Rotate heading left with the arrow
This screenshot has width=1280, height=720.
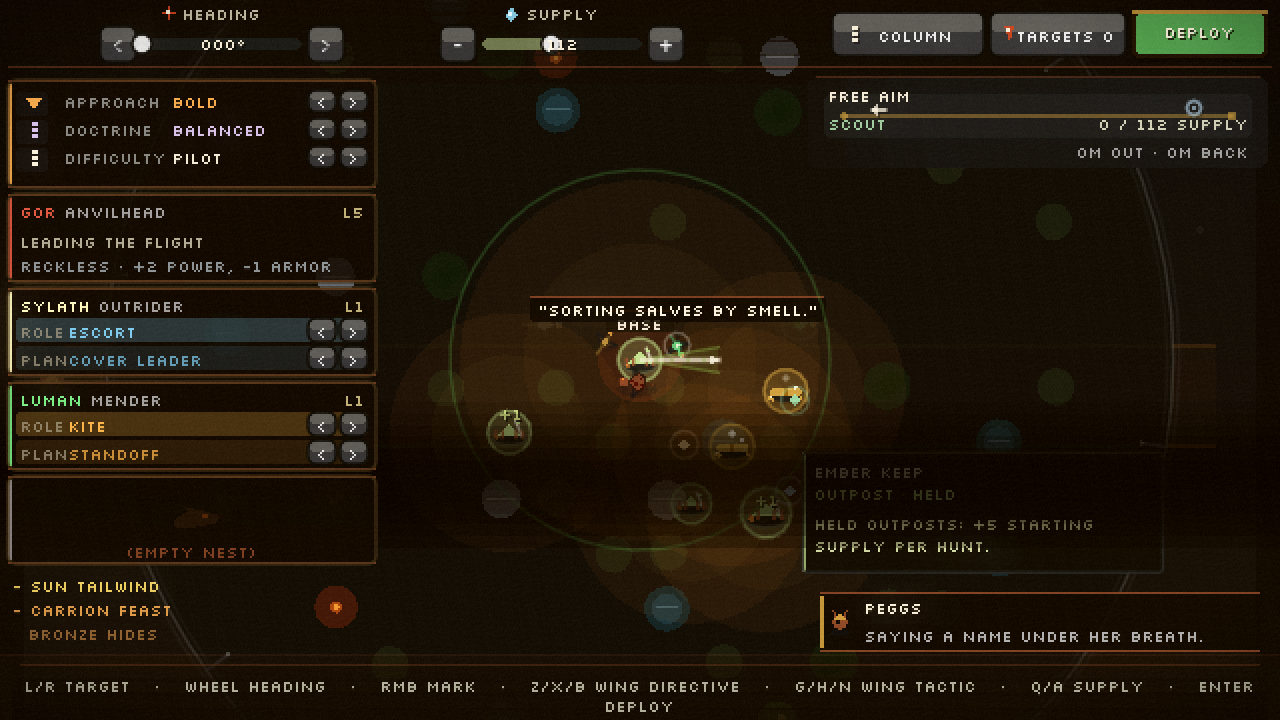click(118, 45)
